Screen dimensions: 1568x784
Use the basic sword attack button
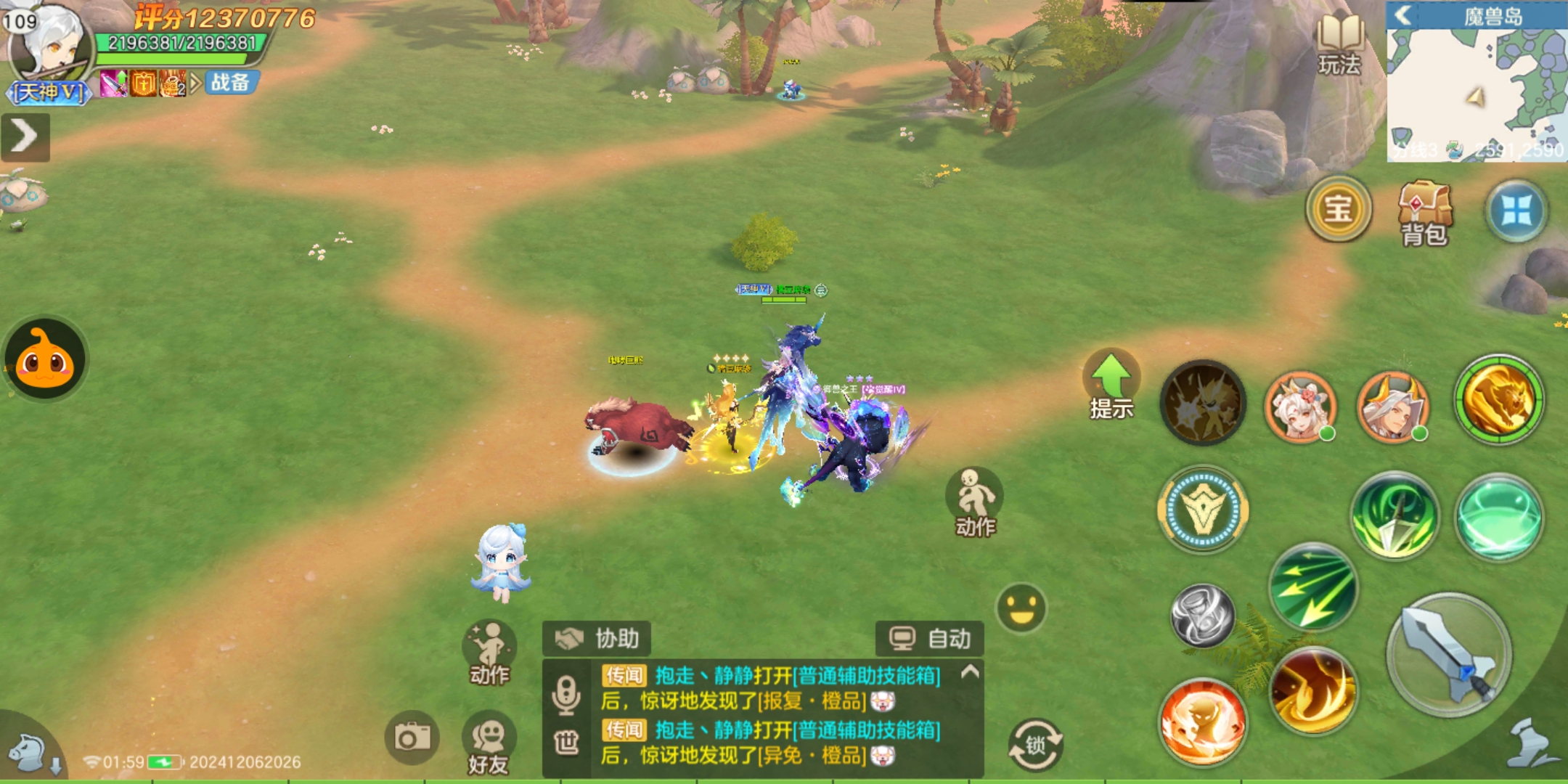click(1448, 655)
